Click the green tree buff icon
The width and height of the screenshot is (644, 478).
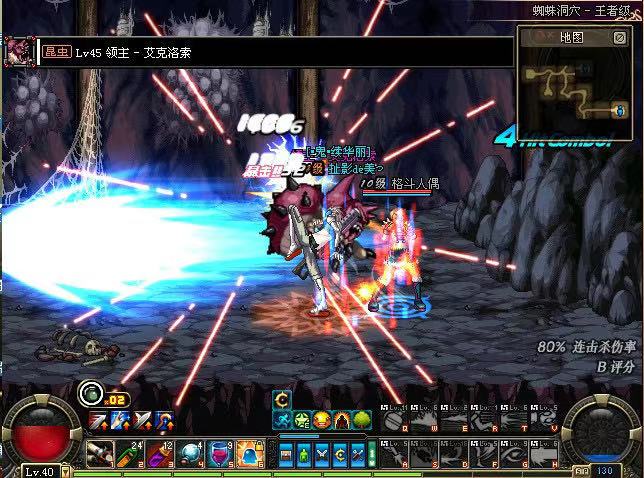[362, 420]
